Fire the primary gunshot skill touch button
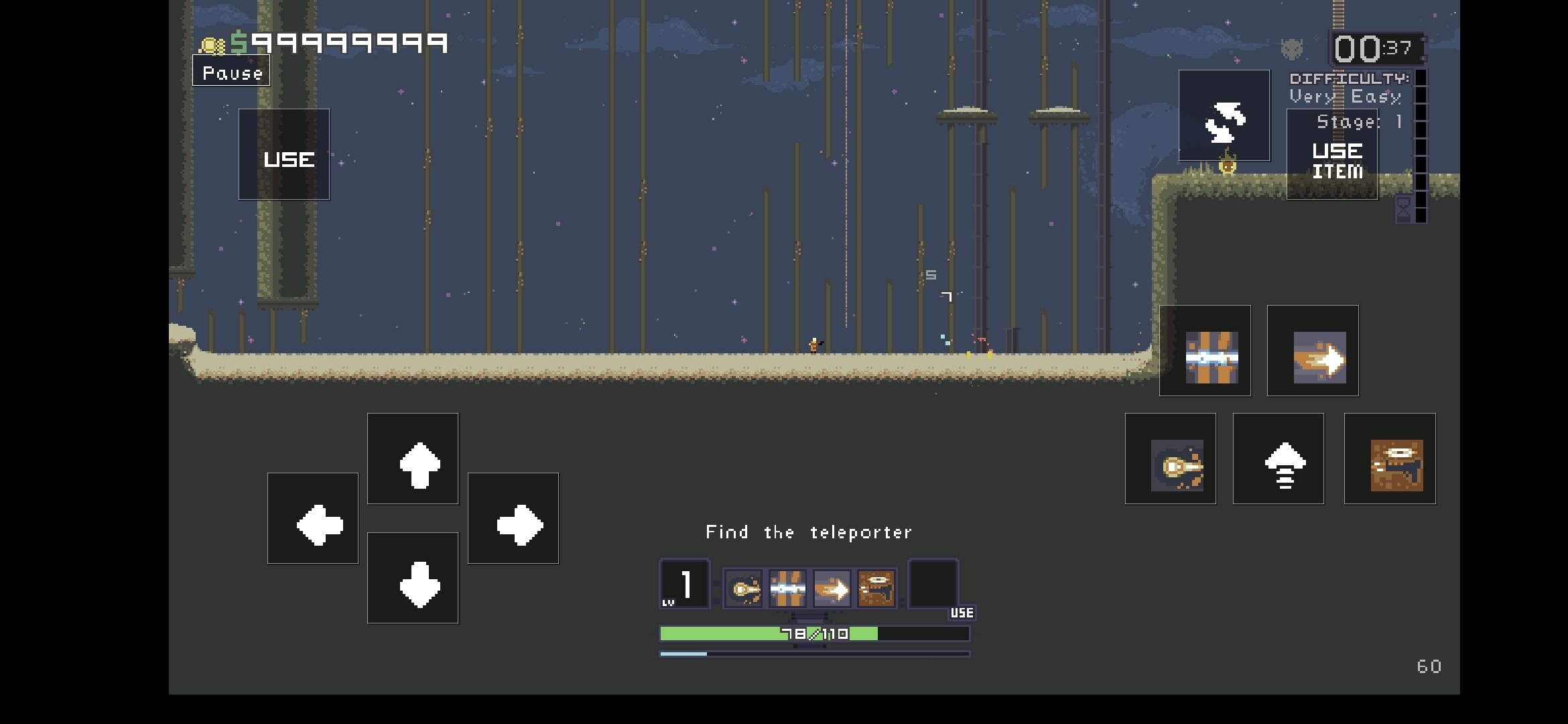 coord(1171,459)
